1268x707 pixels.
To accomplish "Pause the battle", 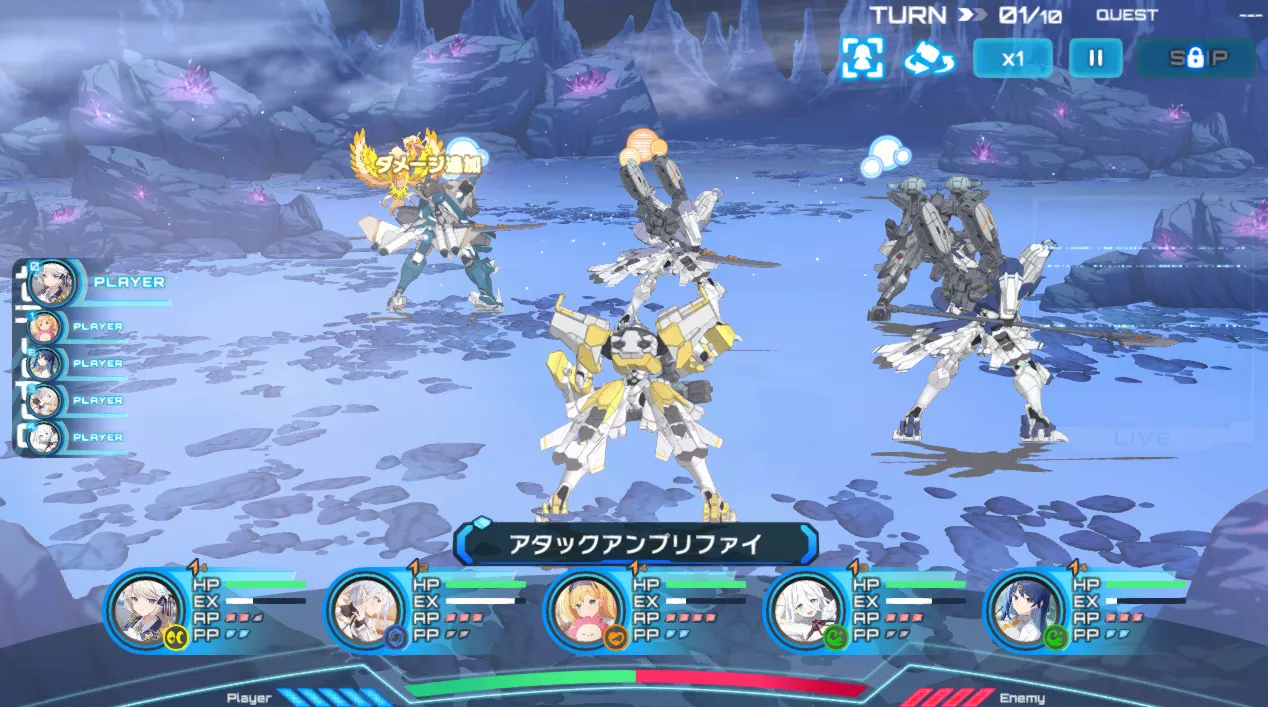I will click(1095, 58).
